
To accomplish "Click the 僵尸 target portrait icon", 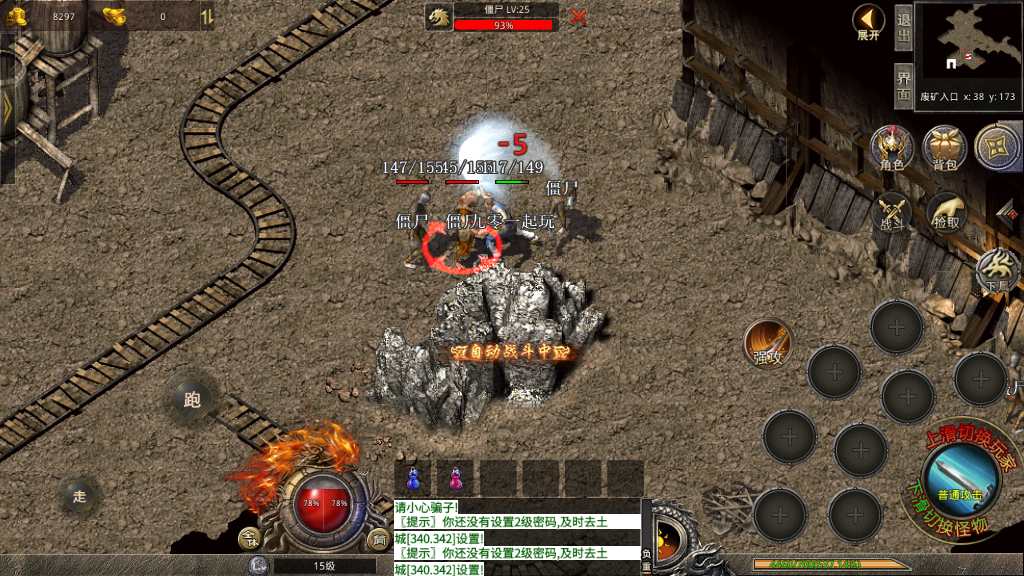I will [x=439, y=17].
